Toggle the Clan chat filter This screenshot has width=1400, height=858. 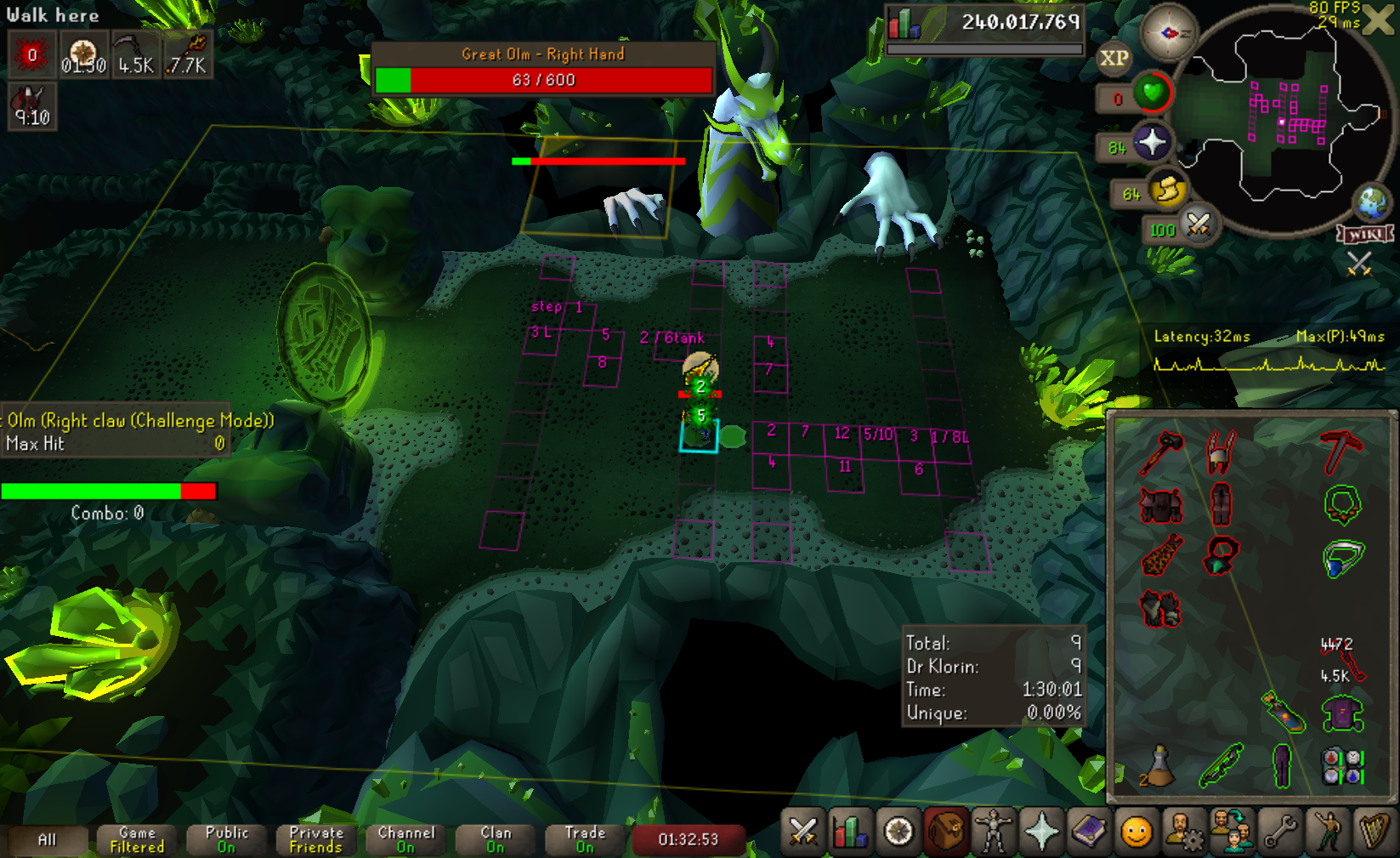click(x=496, y=840)
